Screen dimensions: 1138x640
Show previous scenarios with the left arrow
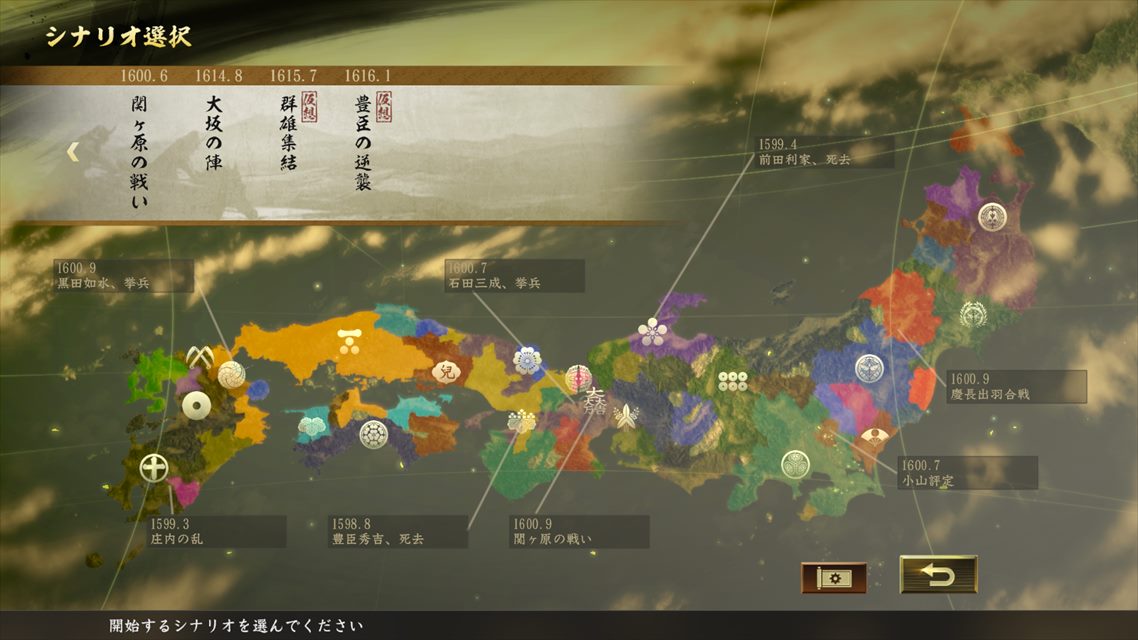pyautogui.click(x=72, y=152)
